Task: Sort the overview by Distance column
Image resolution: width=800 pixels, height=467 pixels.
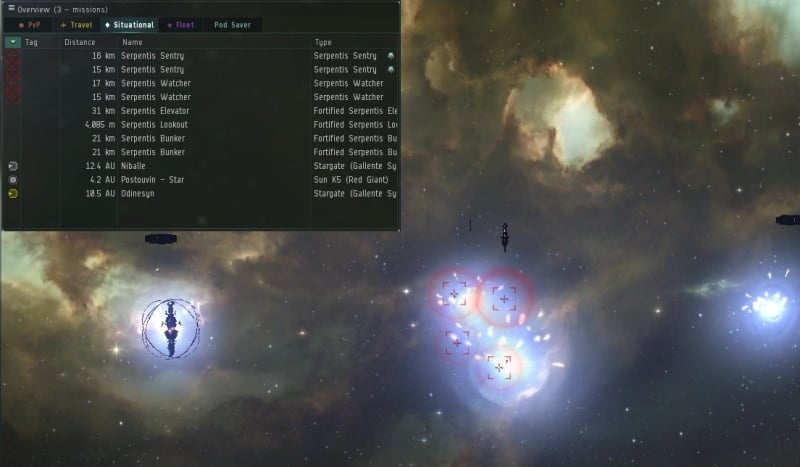Action: (80, 43)
